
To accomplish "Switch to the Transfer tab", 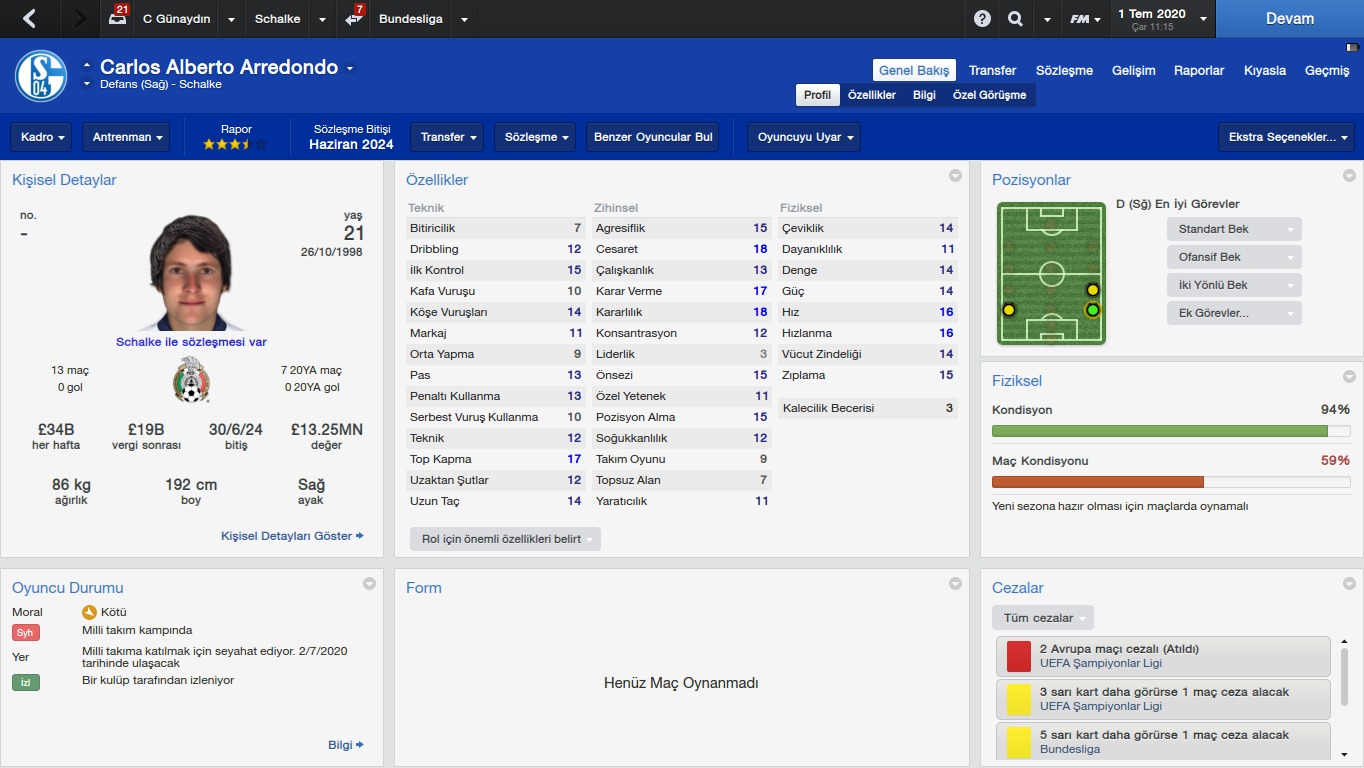I will pyautogui.click(x=992, y=70).
